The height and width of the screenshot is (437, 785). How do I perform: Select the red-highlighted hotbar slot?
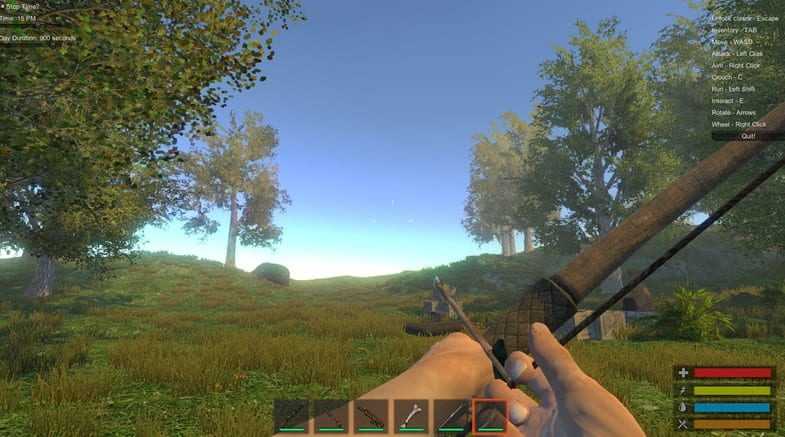[x=490, y=416]
